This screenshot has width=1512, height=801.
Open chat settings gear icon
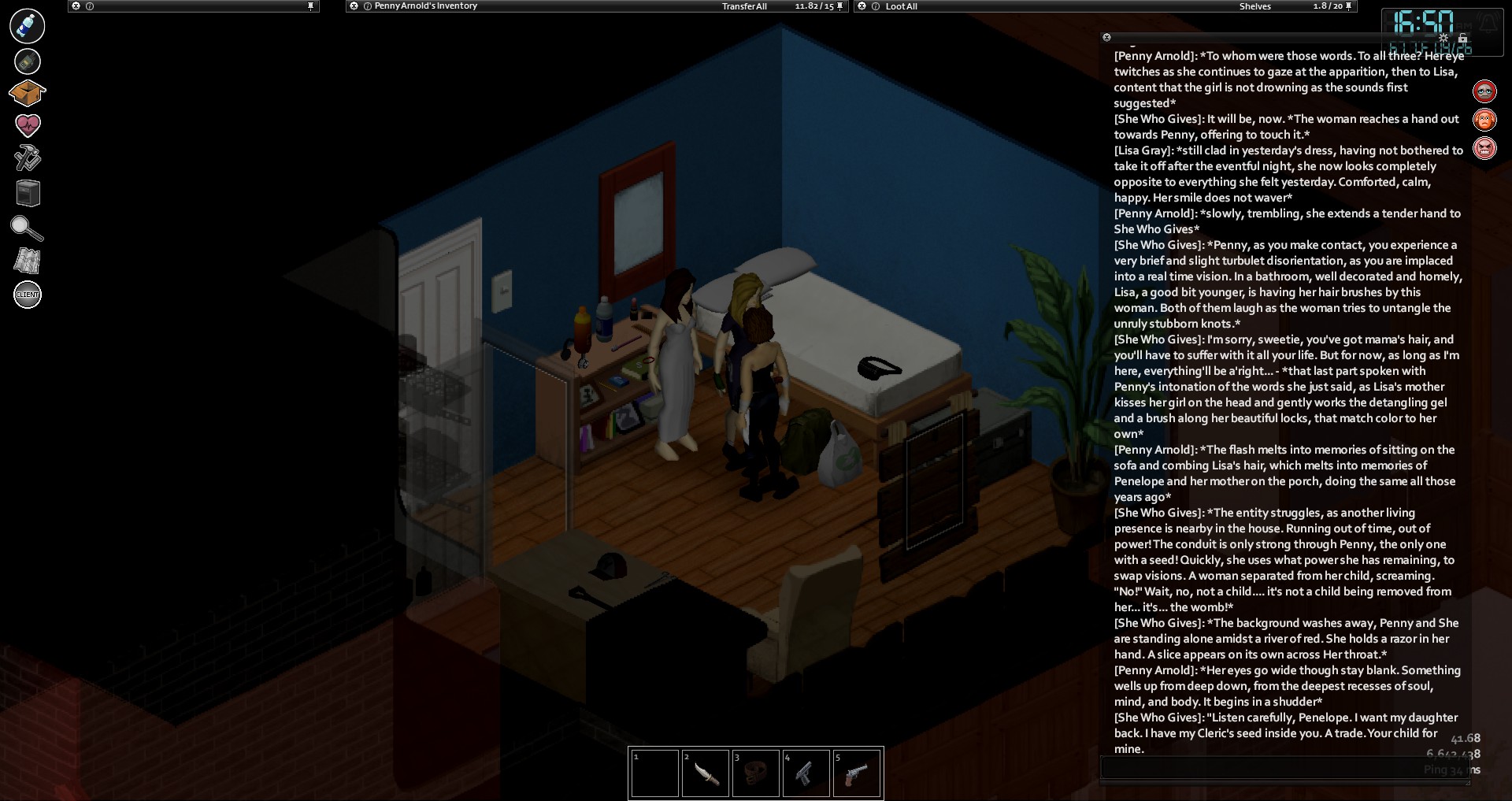[1443, 38]
